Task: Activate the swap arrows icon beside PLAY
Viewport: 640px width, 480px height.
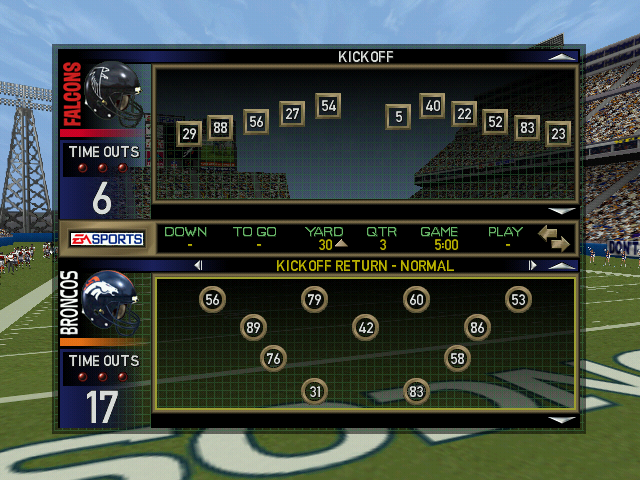Action: pos(553,238)
